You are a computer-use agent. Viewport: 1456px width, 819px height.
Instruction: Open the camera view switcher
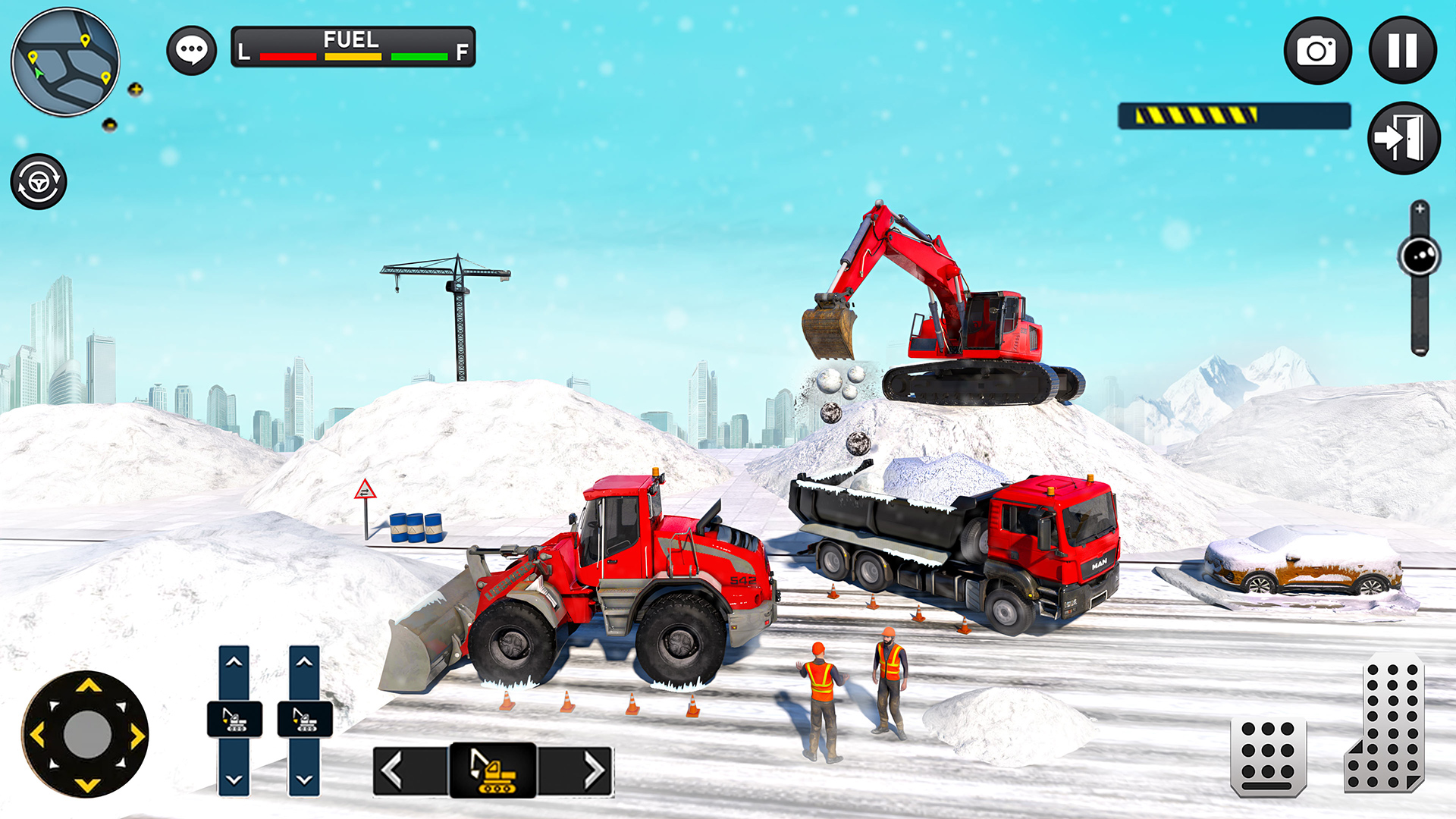tap(1317, 49)
